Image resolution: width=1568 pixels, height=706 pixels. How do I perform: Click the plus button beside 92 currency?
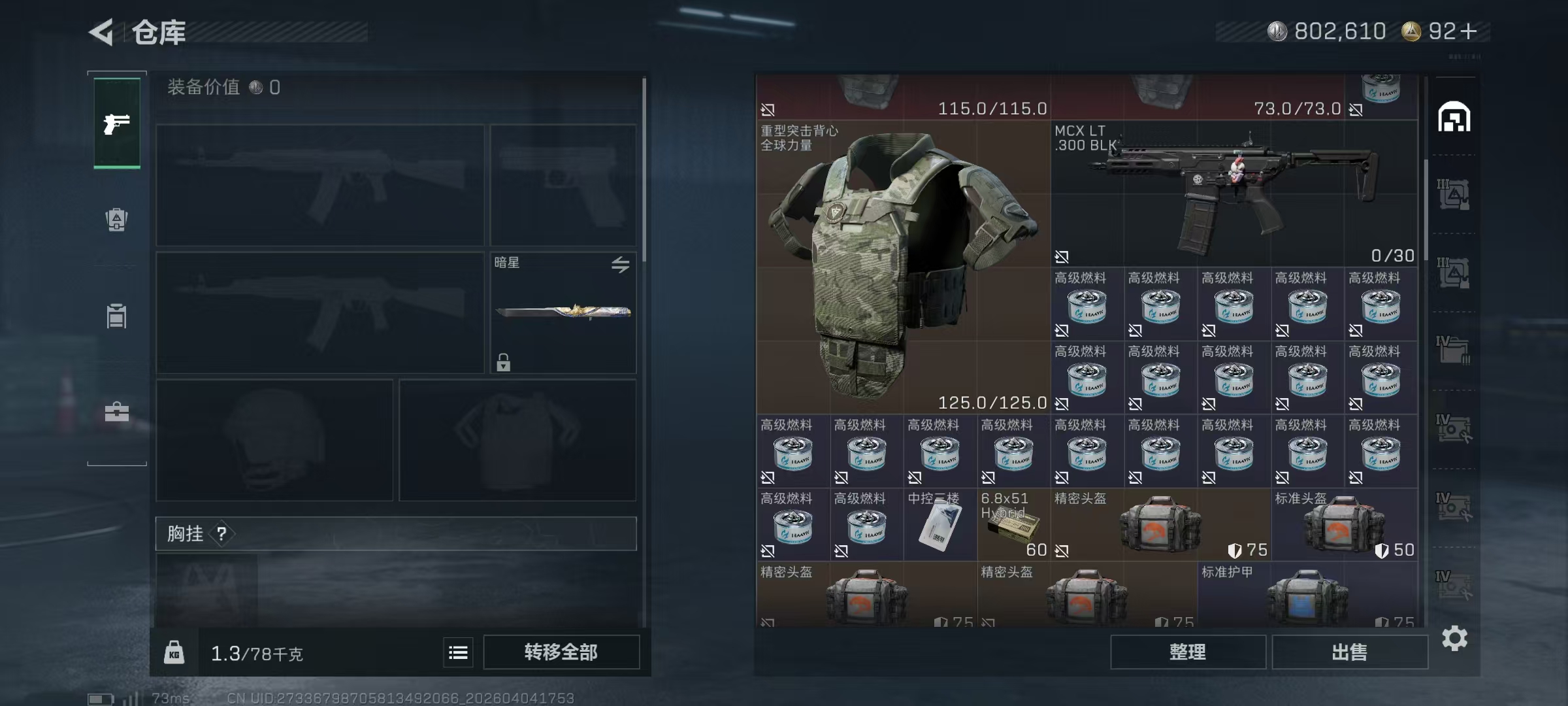tap(1468, 31)
